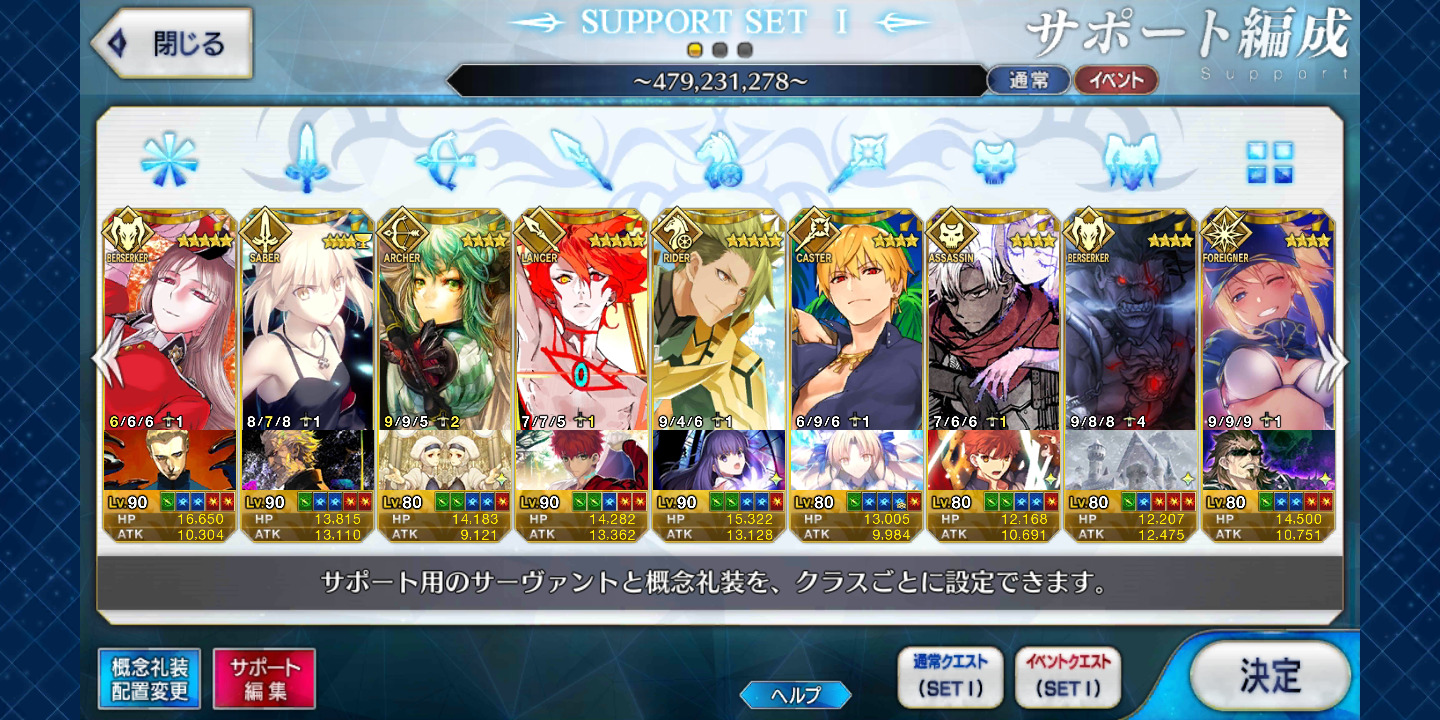Show the ヘルプ help panel
Image resolution: width=1440 pixels, height=720 pixels.
coord(795,695)
